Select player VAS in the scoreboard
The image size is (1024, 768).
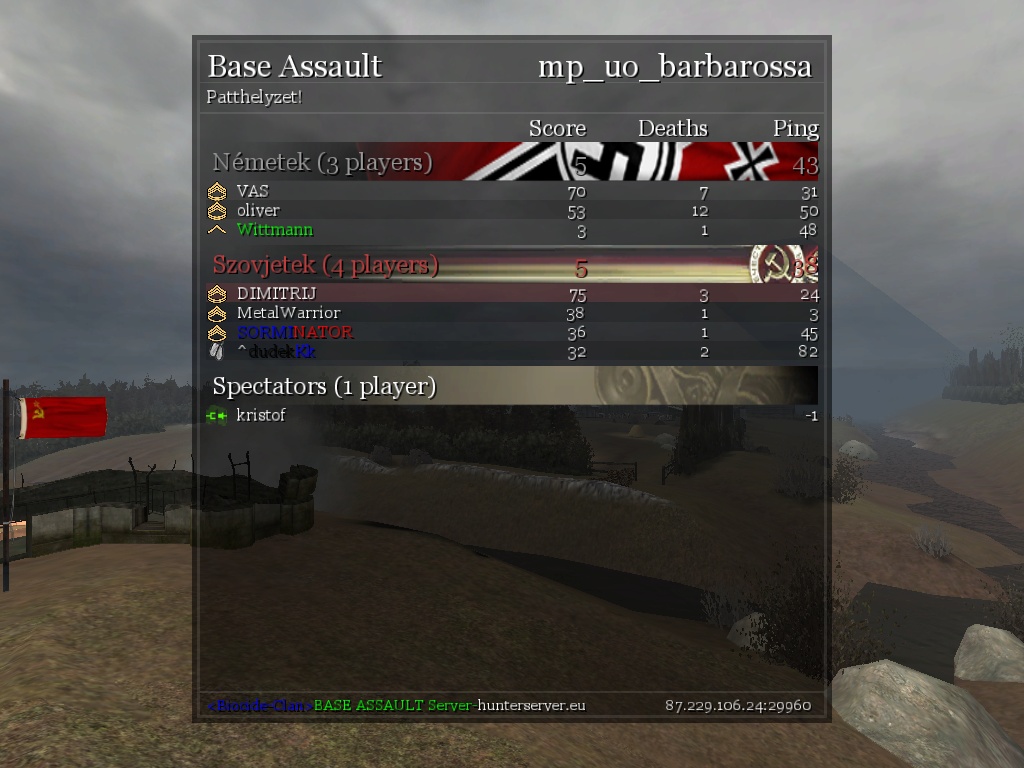coord(253,191)
